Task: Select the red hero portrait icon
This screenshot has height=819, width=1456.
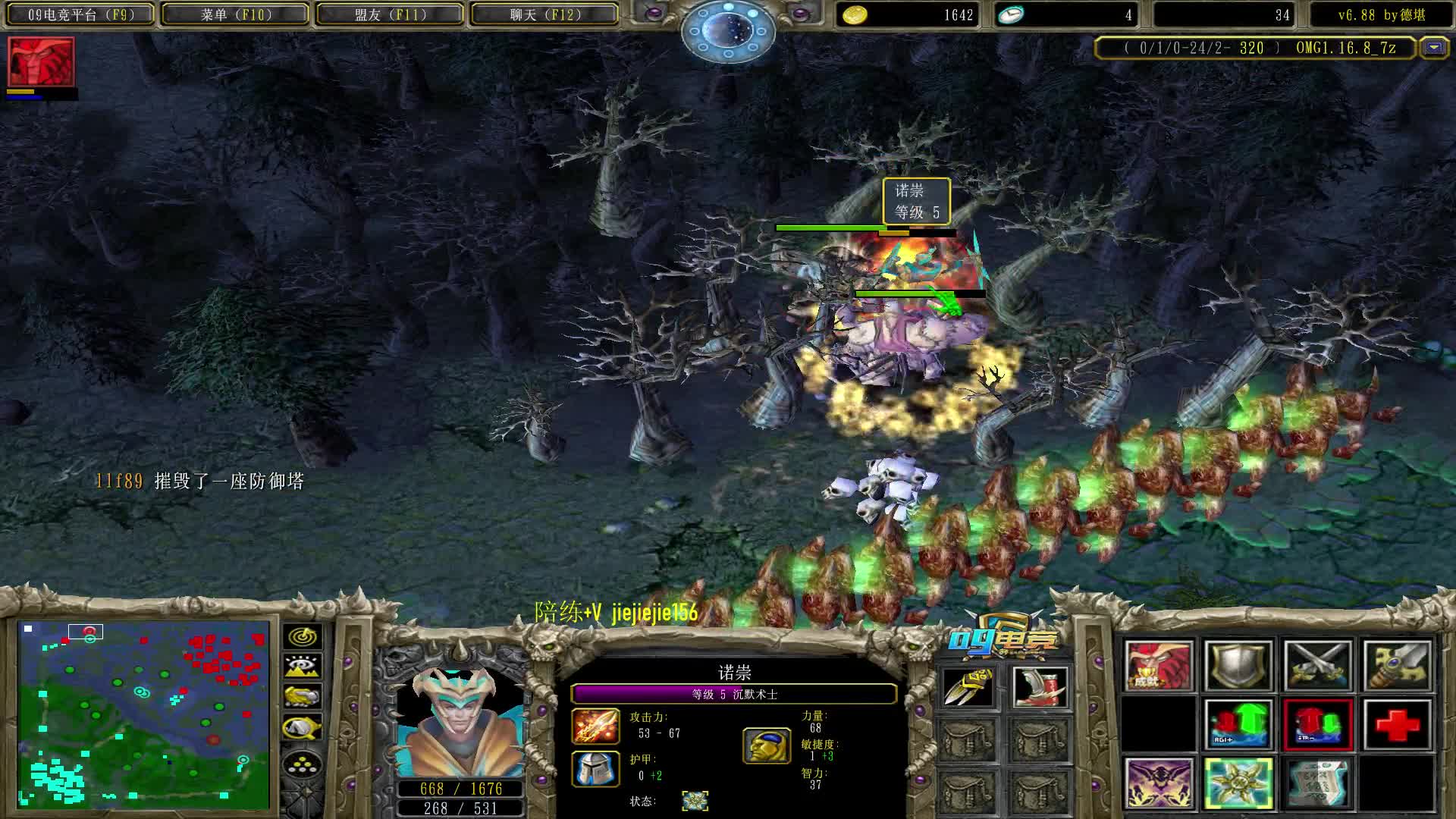Action: click(x=41, y=62)
